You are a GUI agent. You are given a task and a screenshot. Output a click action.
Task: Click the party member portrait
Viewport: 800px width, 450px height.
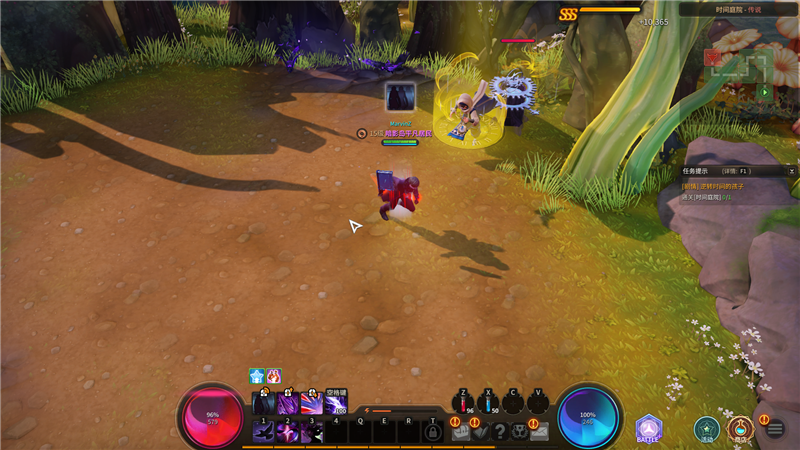point(401,97)
